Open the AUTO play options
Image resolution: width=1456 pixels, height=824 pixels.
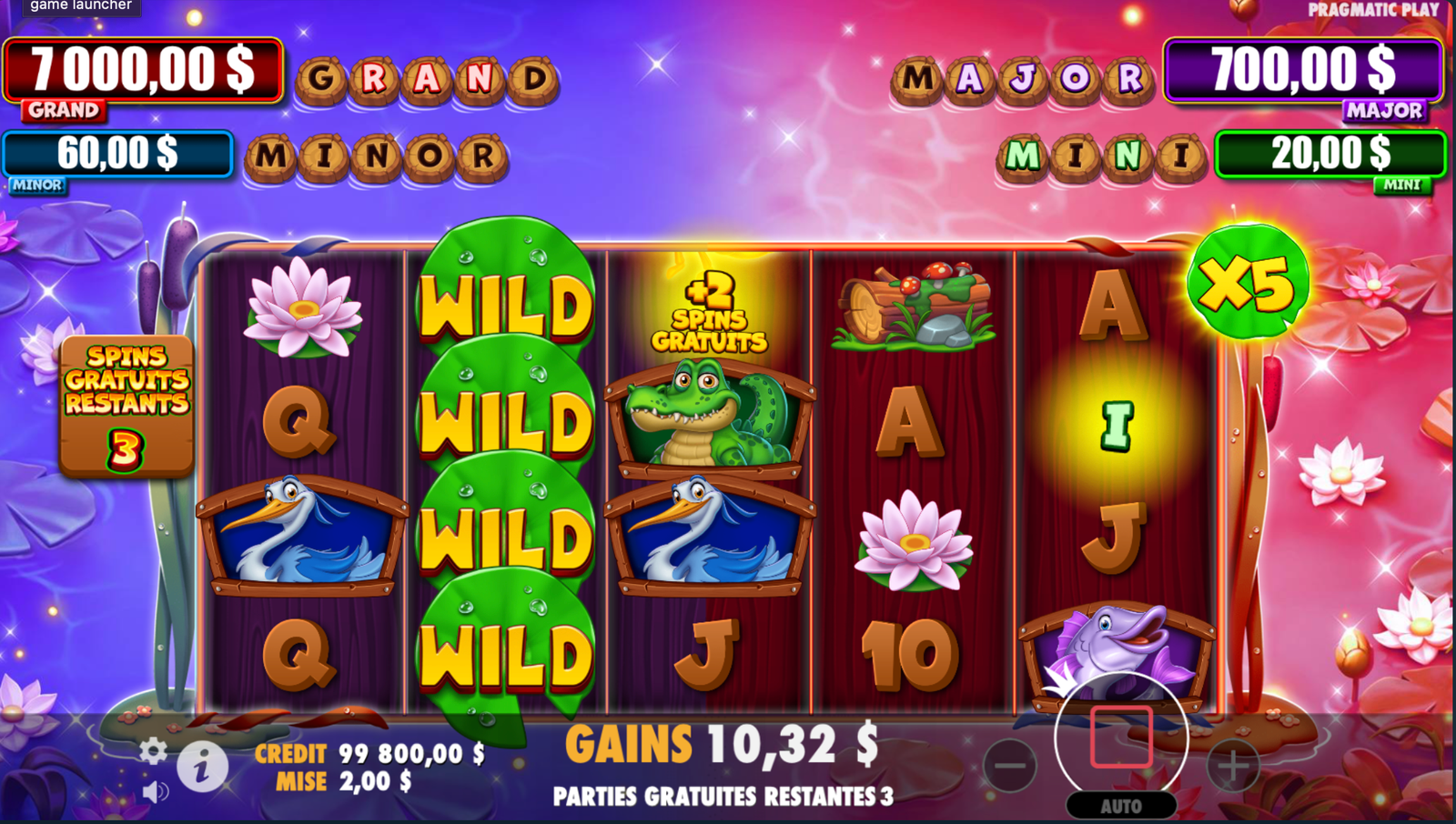[1121, 806]
